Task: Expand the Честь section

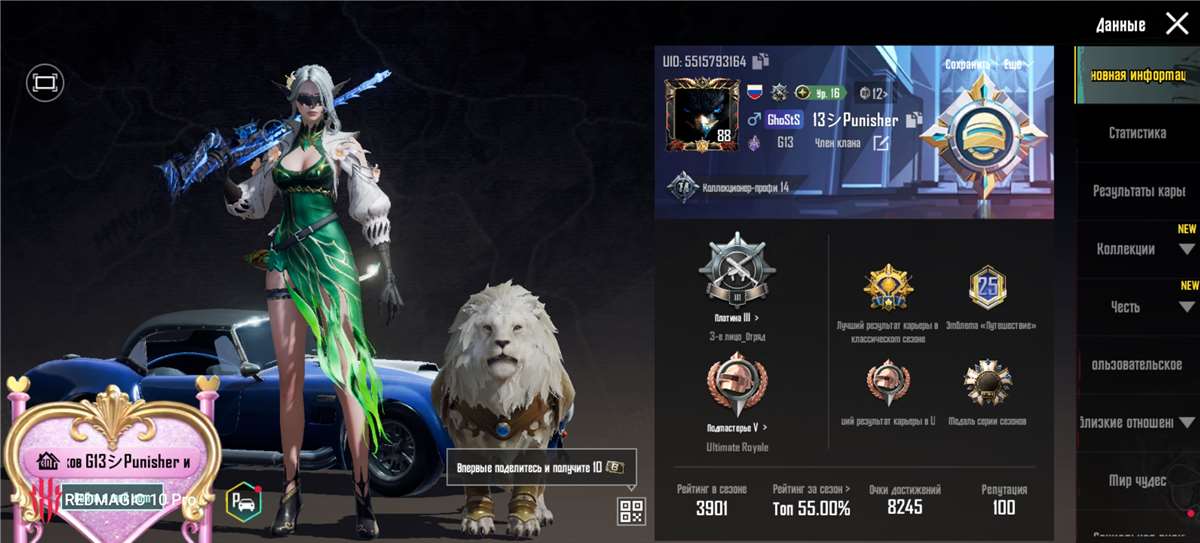Action: point(1187,308)
